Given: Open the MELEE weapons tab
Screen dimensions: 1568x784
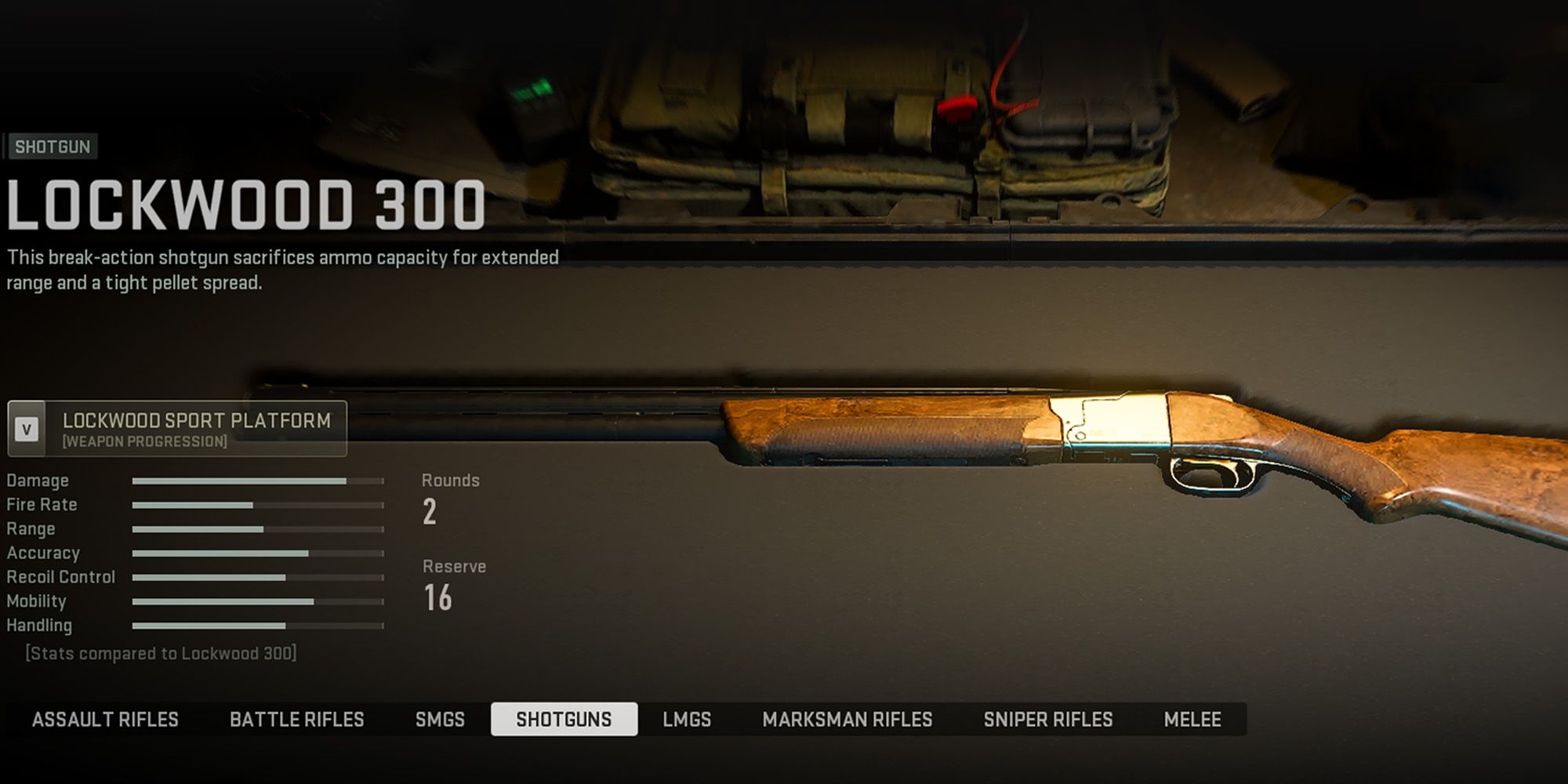Looking at the screenshot, I should [1197, 719].
